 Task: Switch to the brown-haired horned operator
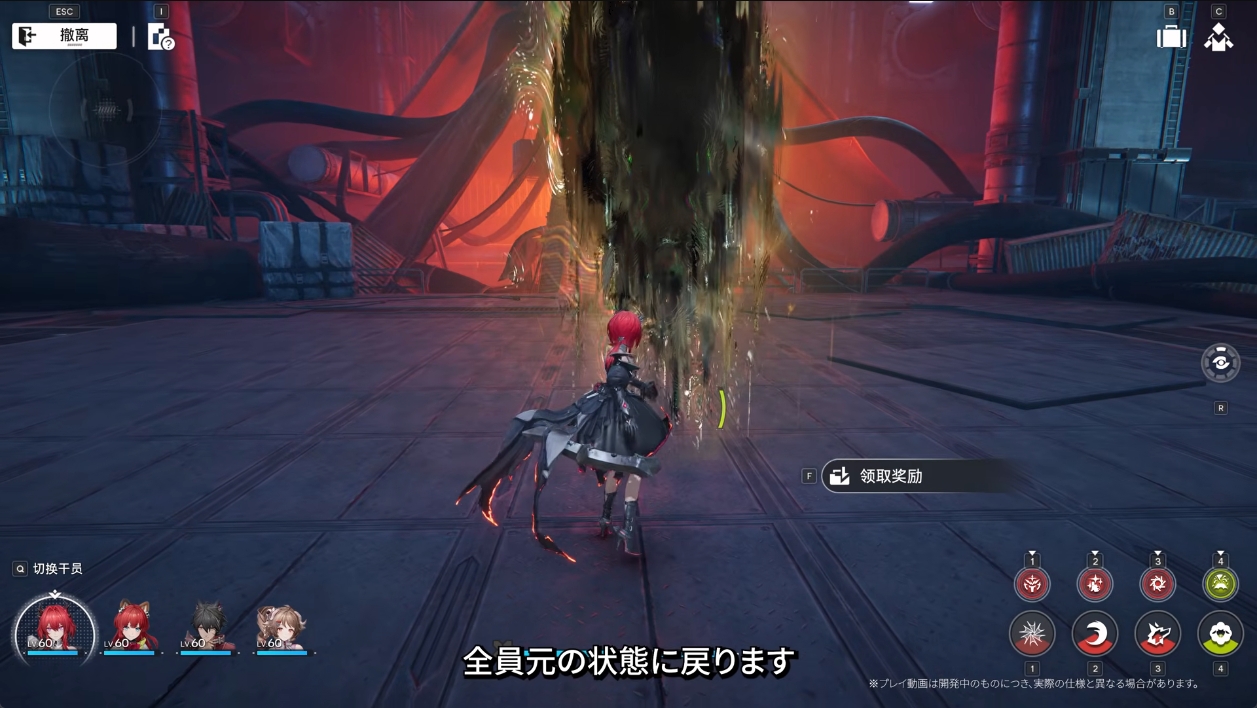coord(280,628)
